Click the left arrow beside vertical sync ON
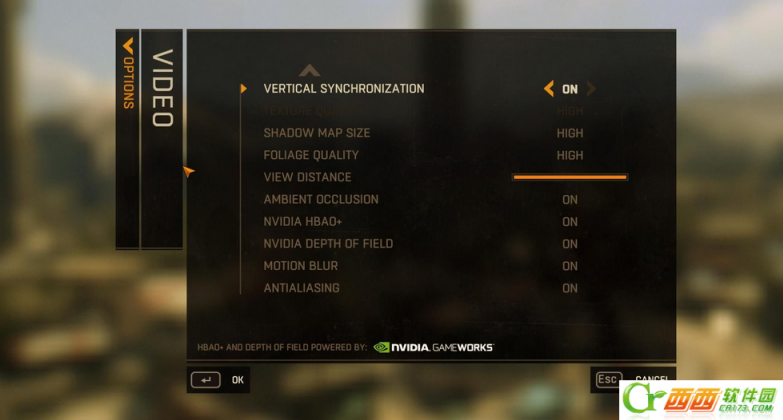783x420 pixels. pos(548,89)
